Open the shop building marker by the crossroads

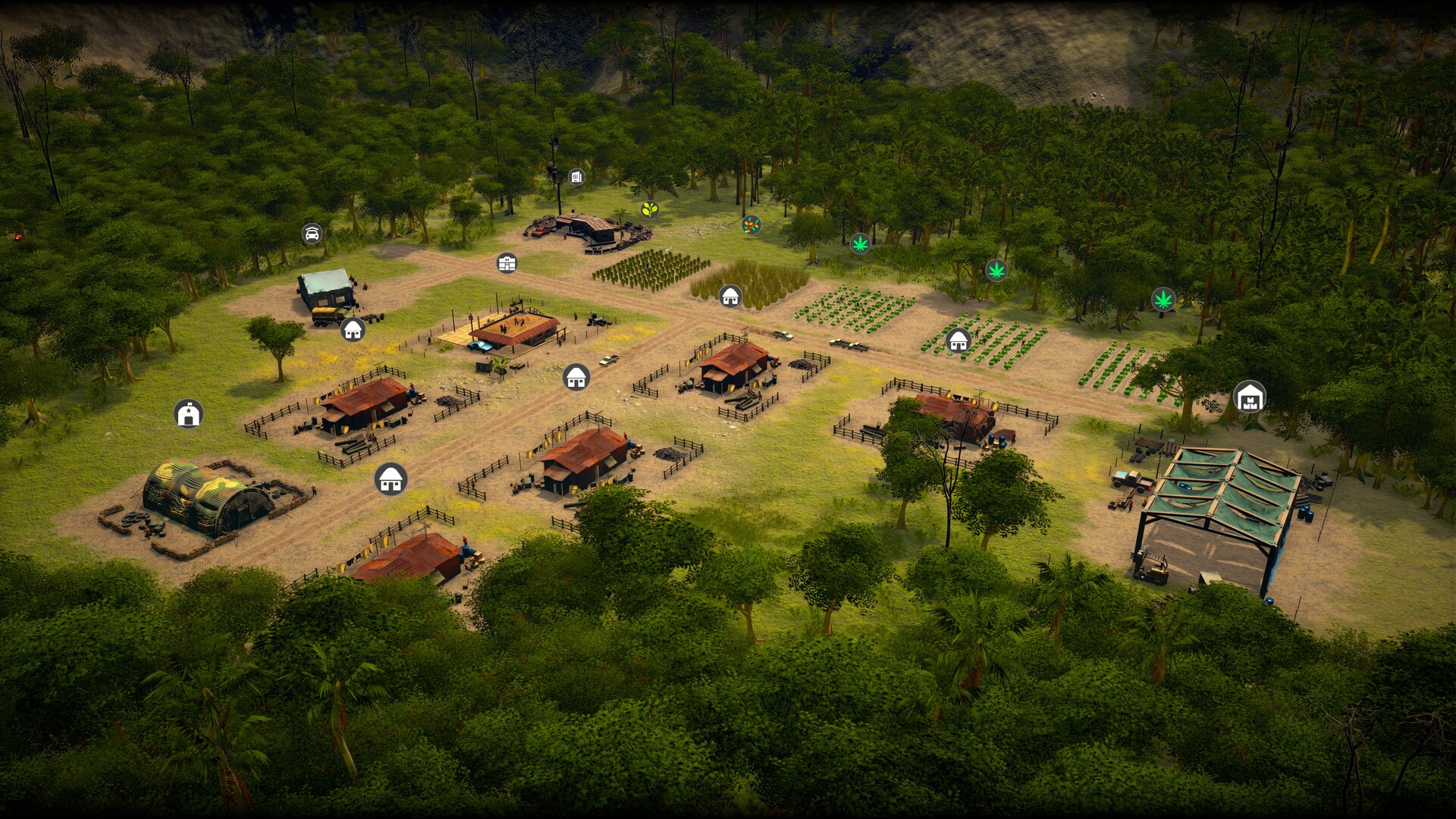[x=507, y=263]
